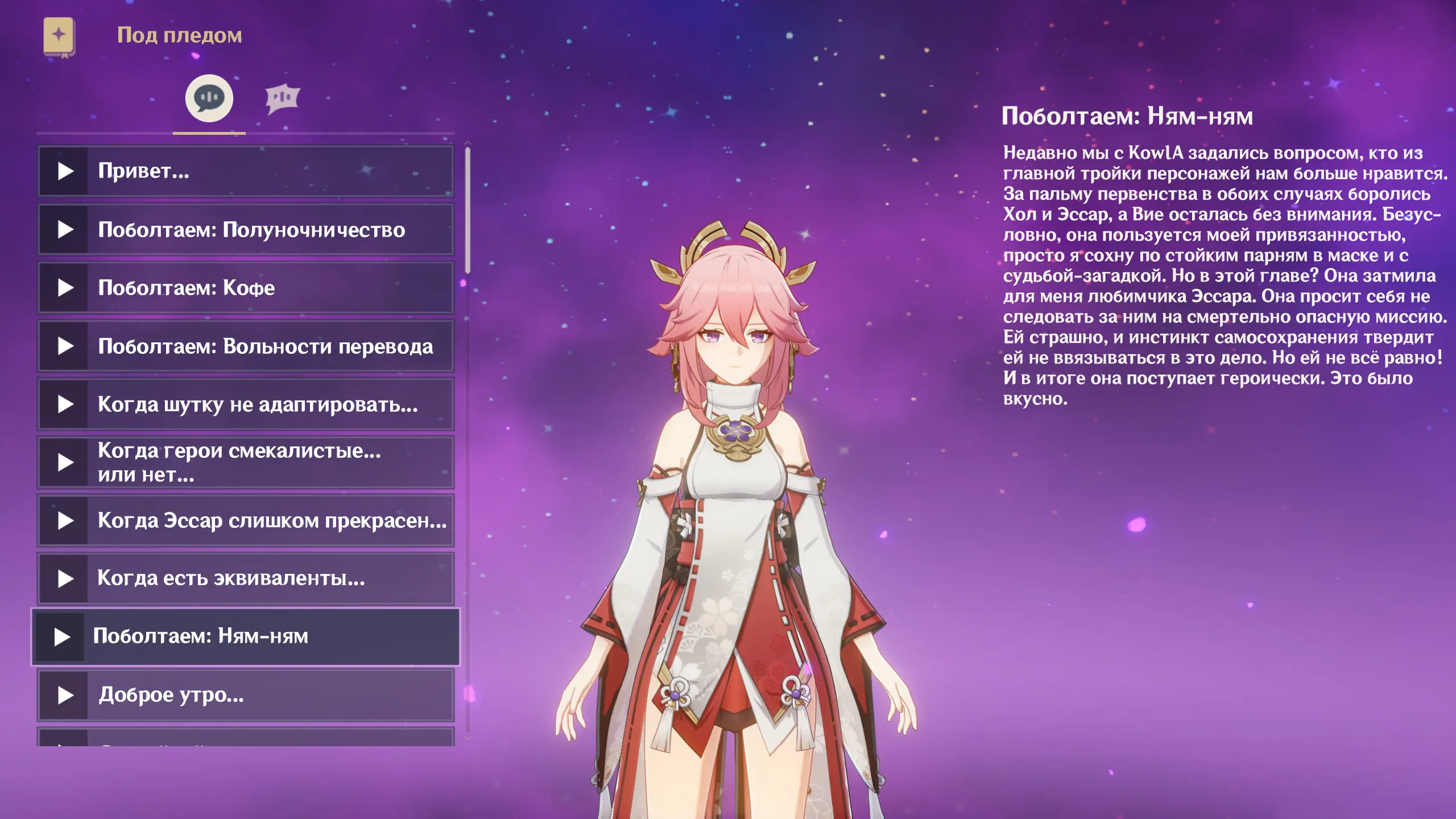Play the "Привет..." voice line

point(246,171)
